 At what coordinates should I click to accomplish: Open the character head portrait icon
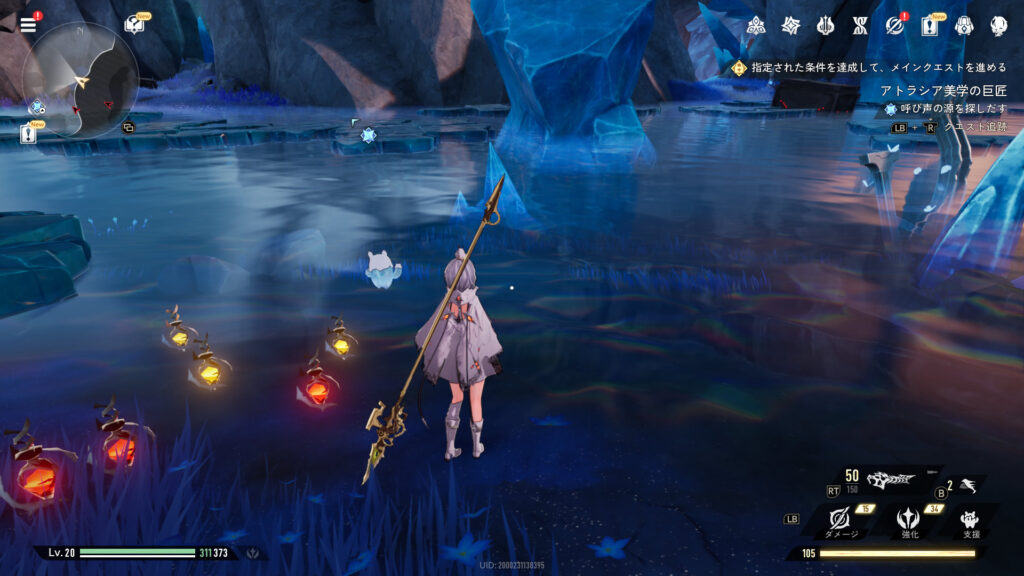(998, 26)
